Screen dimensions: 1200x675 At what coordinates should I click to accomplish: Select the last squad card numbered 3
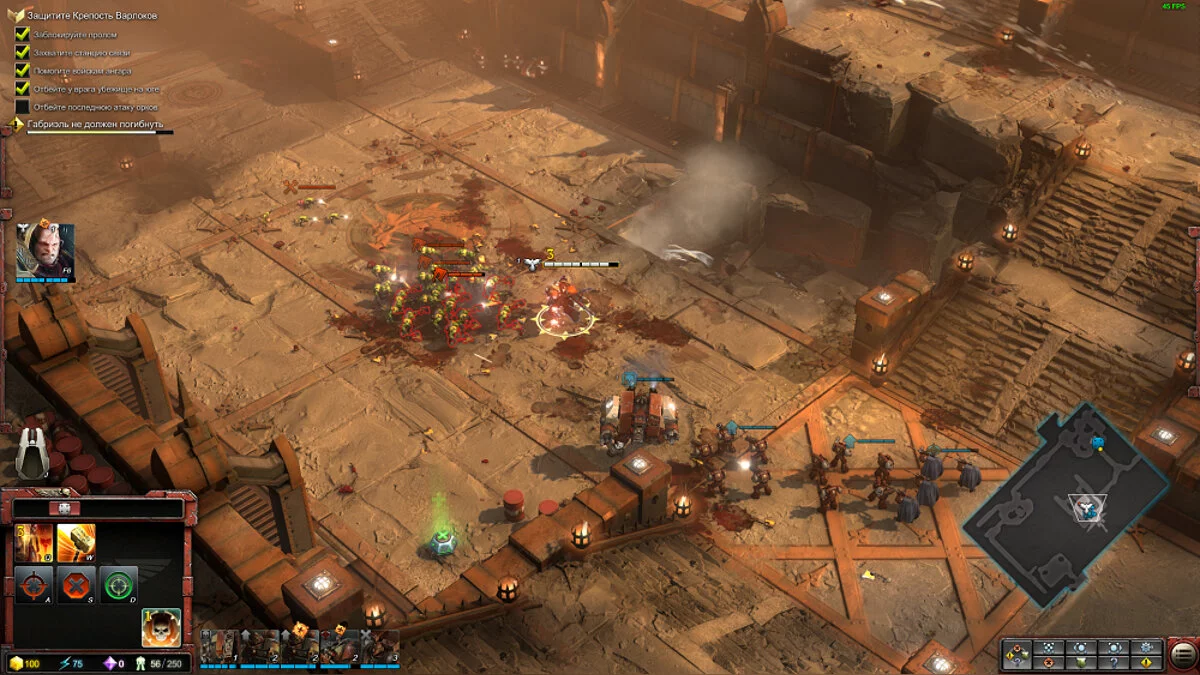click(381, 647)
